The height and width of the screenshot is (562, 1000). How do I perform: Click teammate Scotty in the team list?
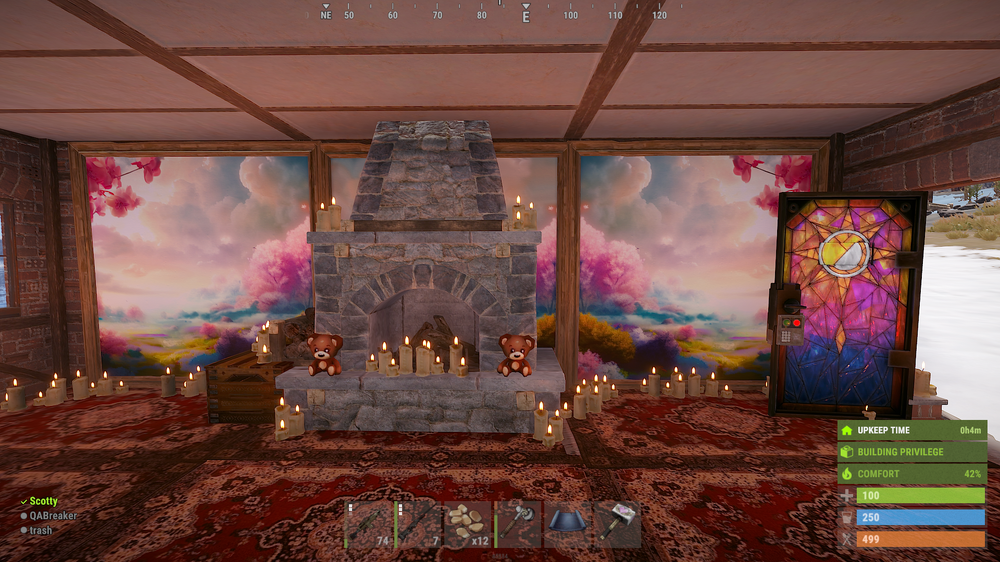tap(43, 502)
